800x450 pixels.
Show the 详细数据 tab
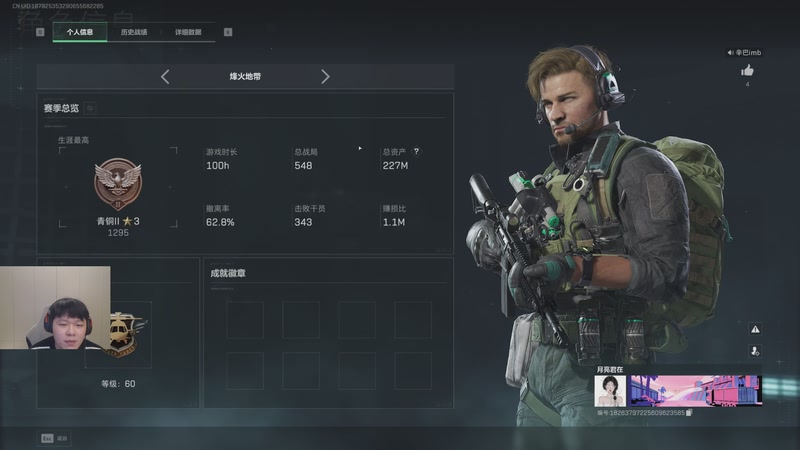click(188, 32)
